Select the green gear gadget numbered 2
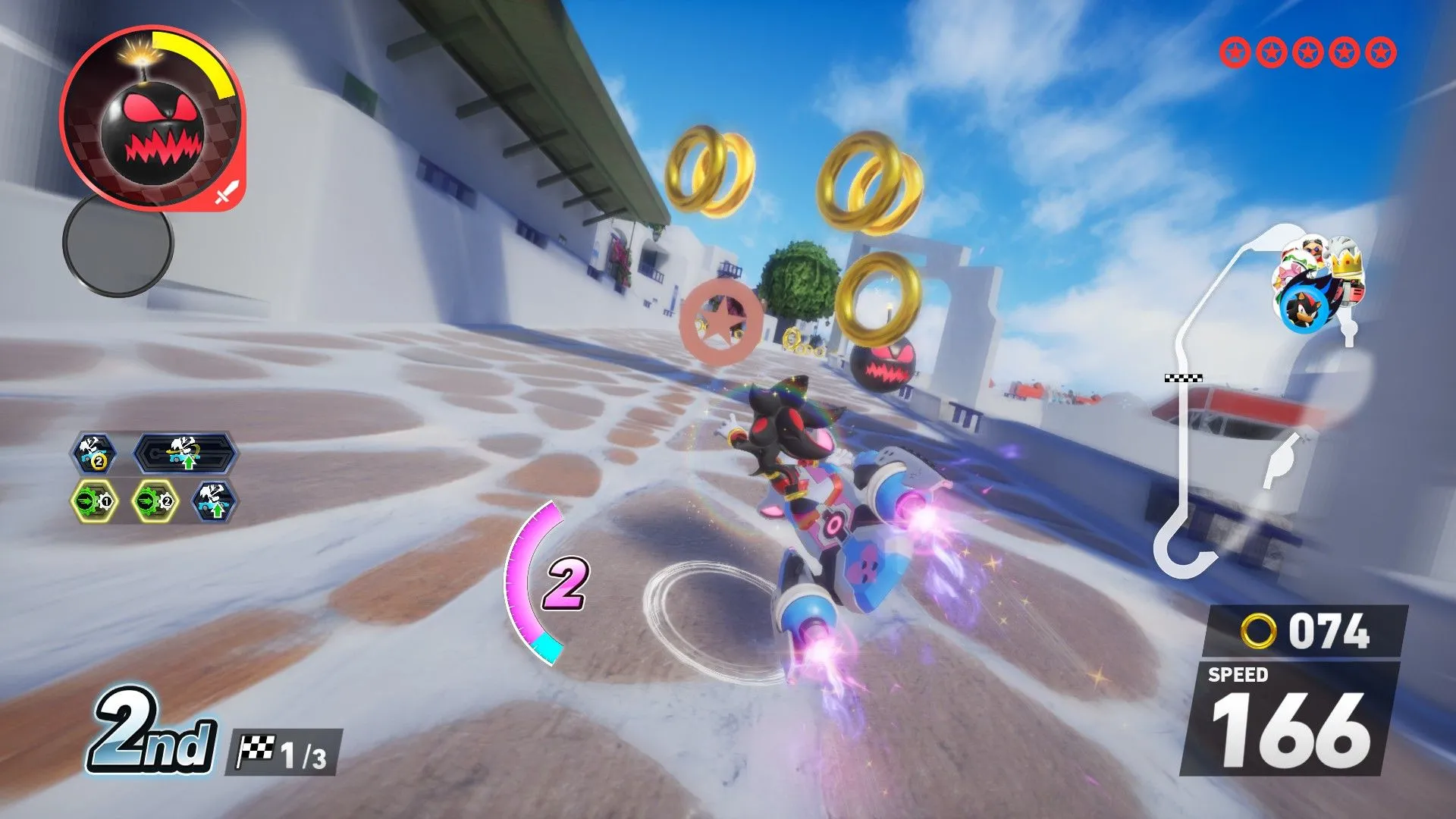 click(155, 501)
